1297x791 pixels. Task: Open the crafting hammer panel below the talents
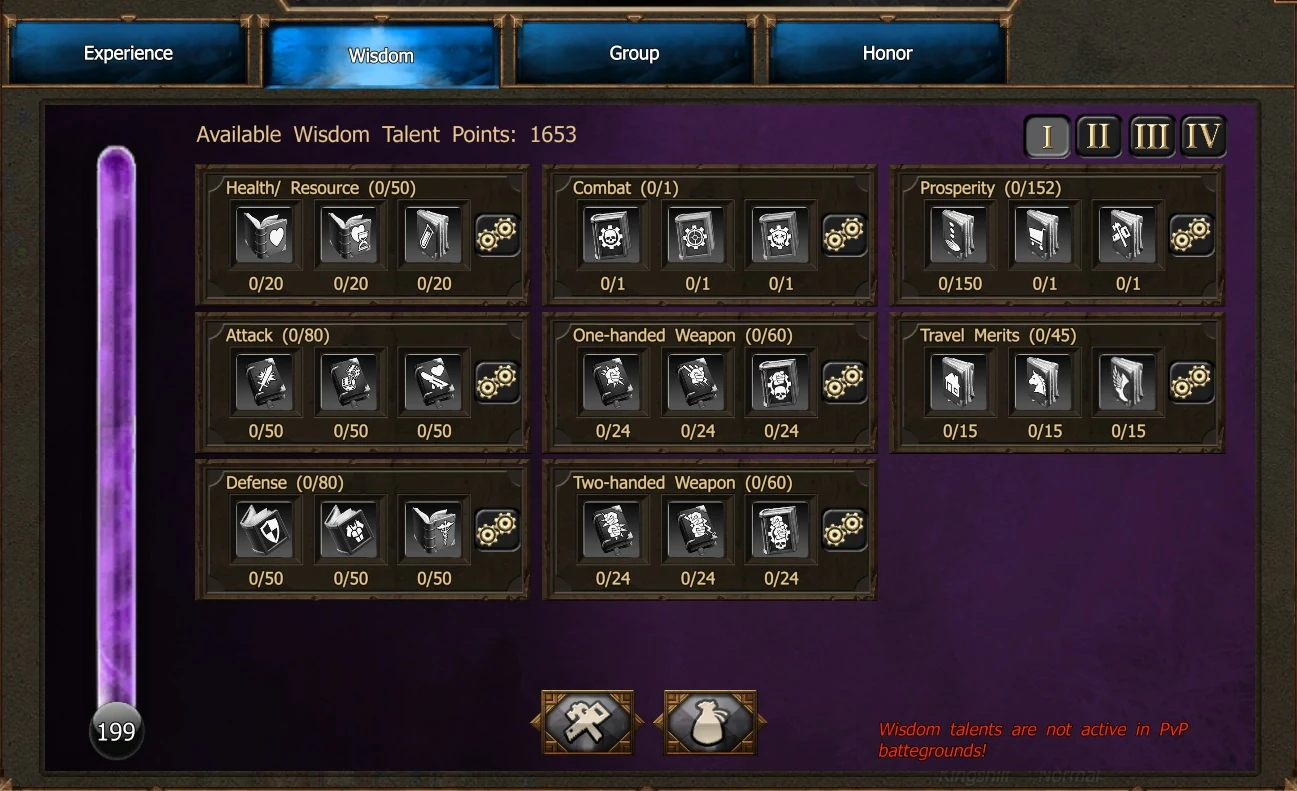587,720
